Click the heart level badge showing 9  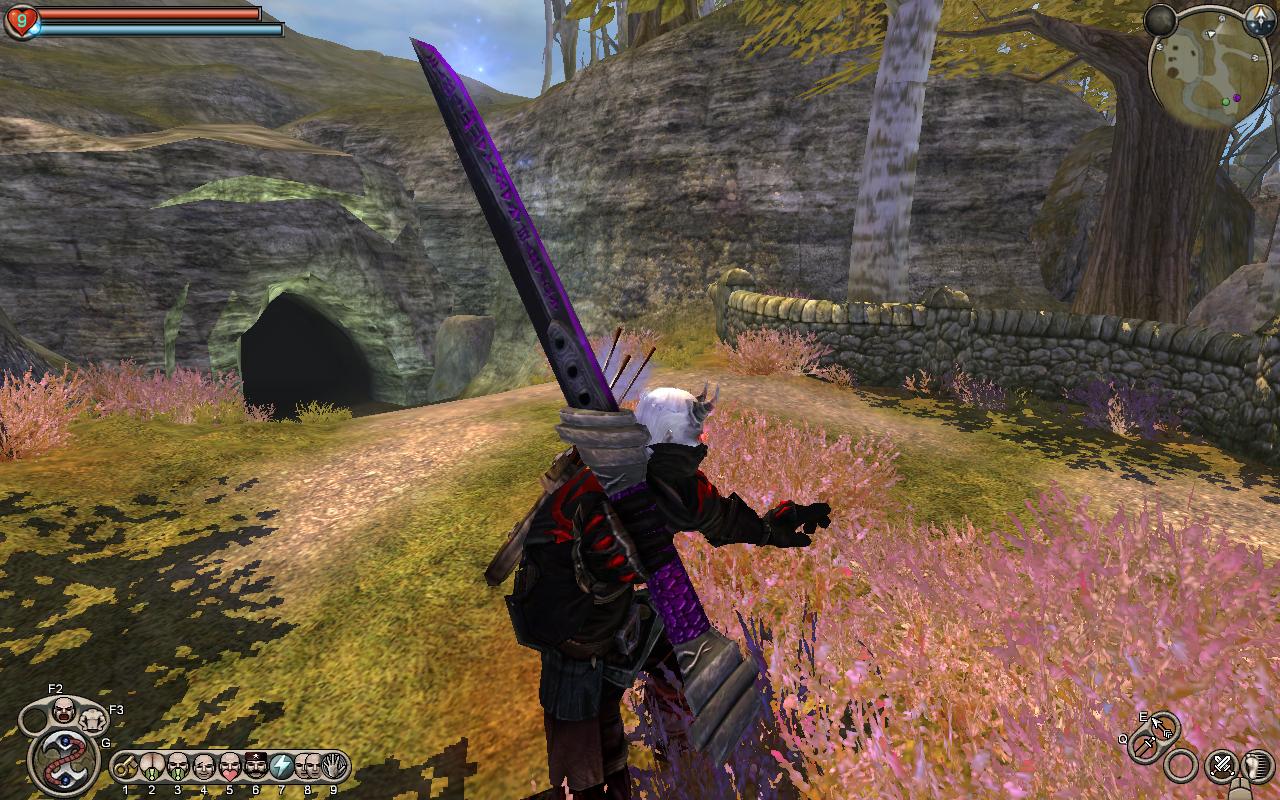coord(22,21)
